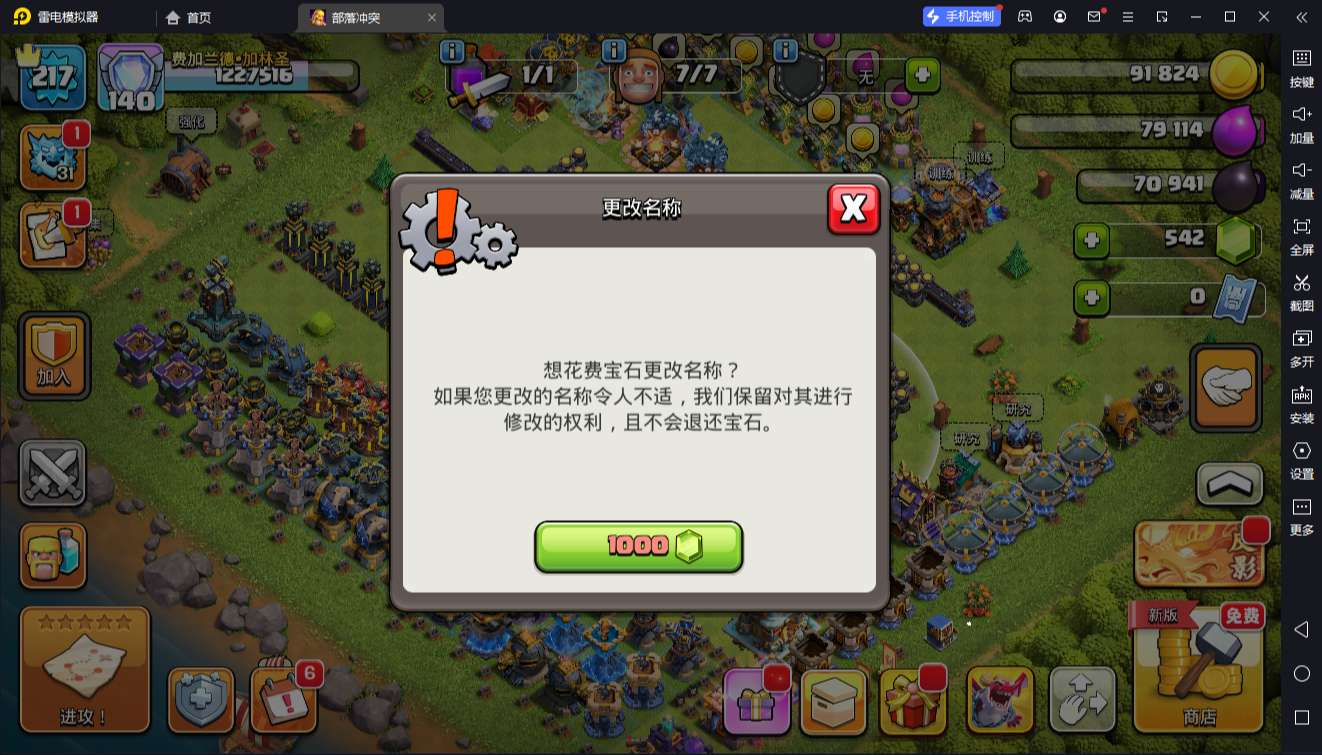Open the purple gift icon in bottom bar
The width and height of the screenshot is (1322, 755).
[757, 701]
